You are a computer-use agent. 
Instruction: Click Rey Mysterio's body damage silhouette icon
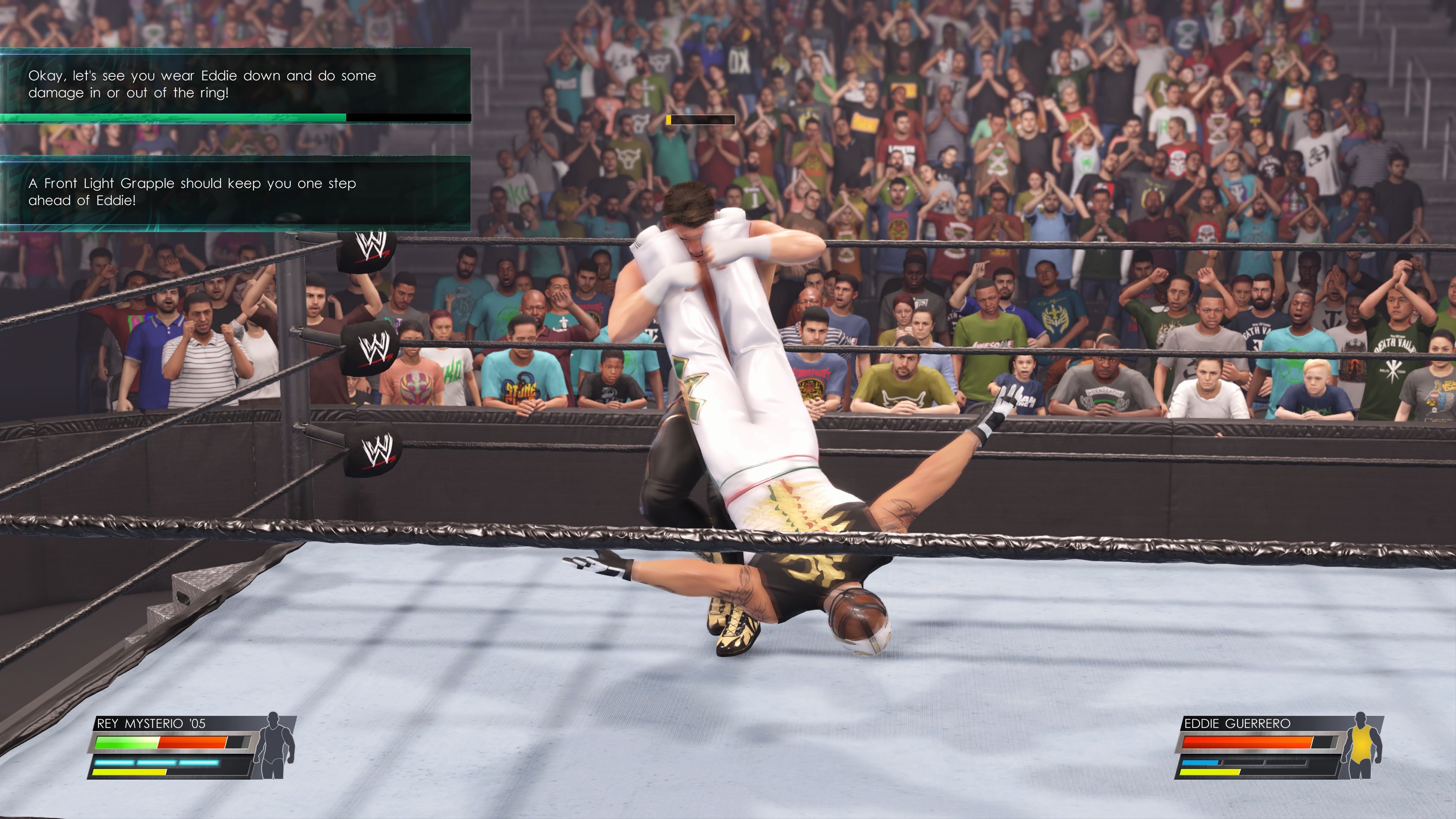pyautogui.click(x=274, y=745)
